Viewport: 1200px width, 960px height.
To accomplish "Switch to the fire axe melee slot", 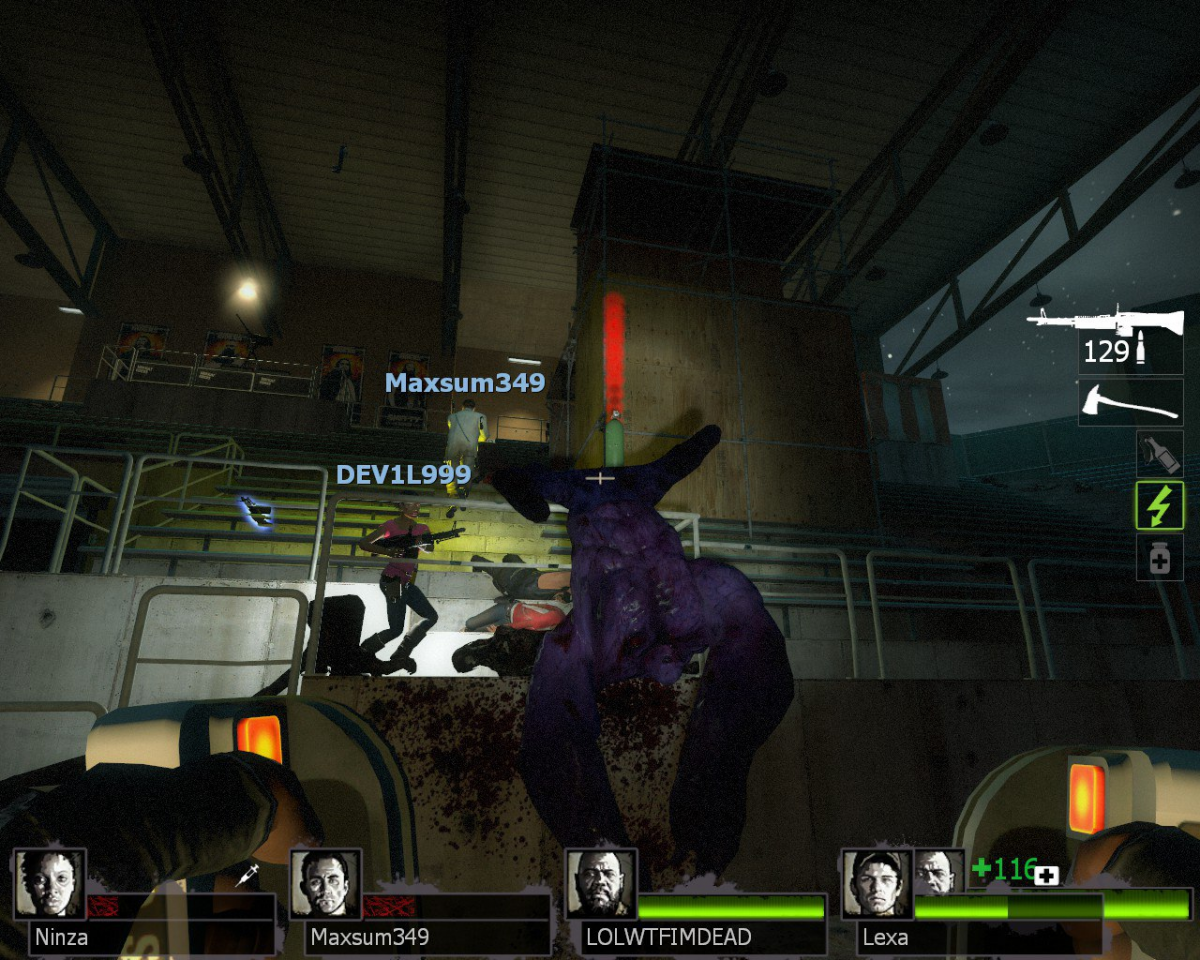I will coord(1130,402).
